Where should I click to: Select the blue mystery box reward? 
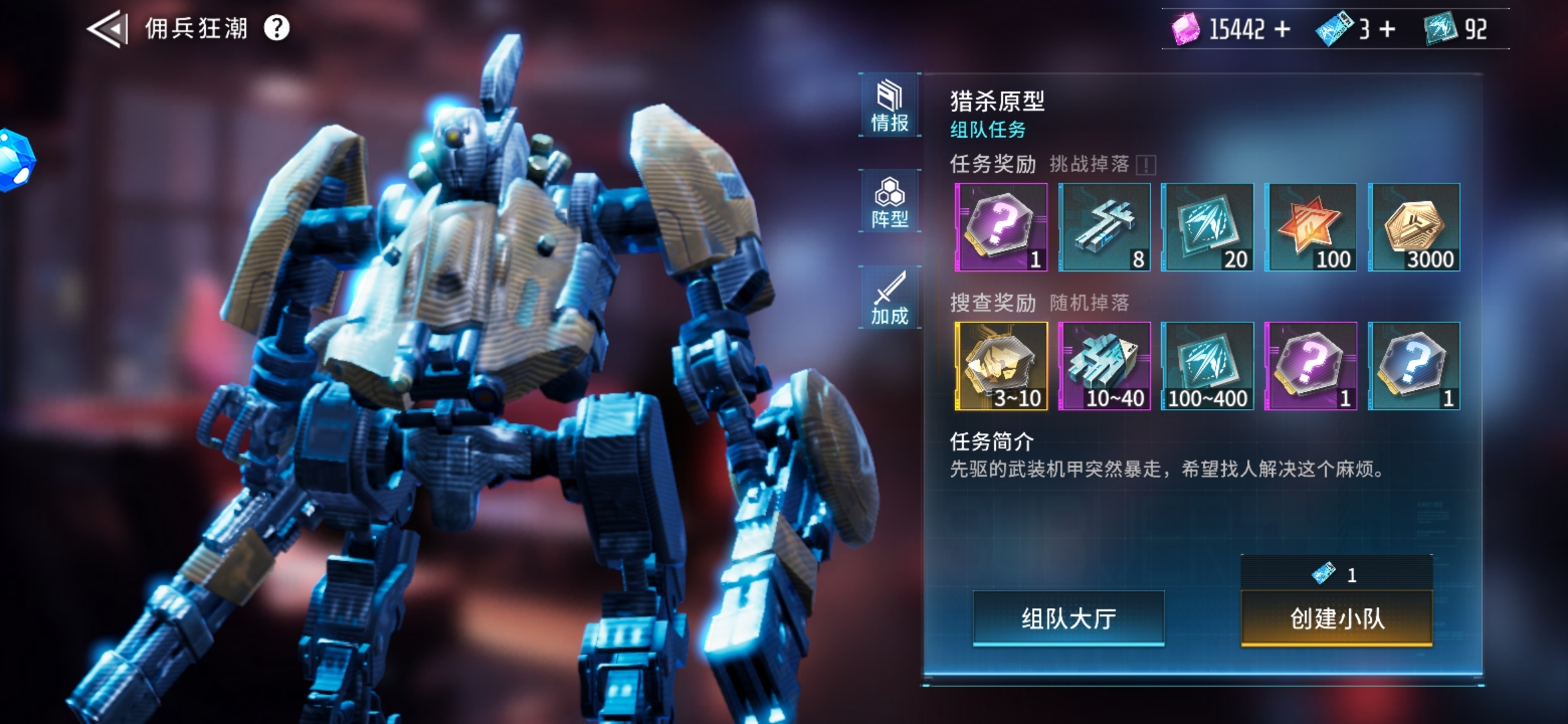pos(1414,366)
